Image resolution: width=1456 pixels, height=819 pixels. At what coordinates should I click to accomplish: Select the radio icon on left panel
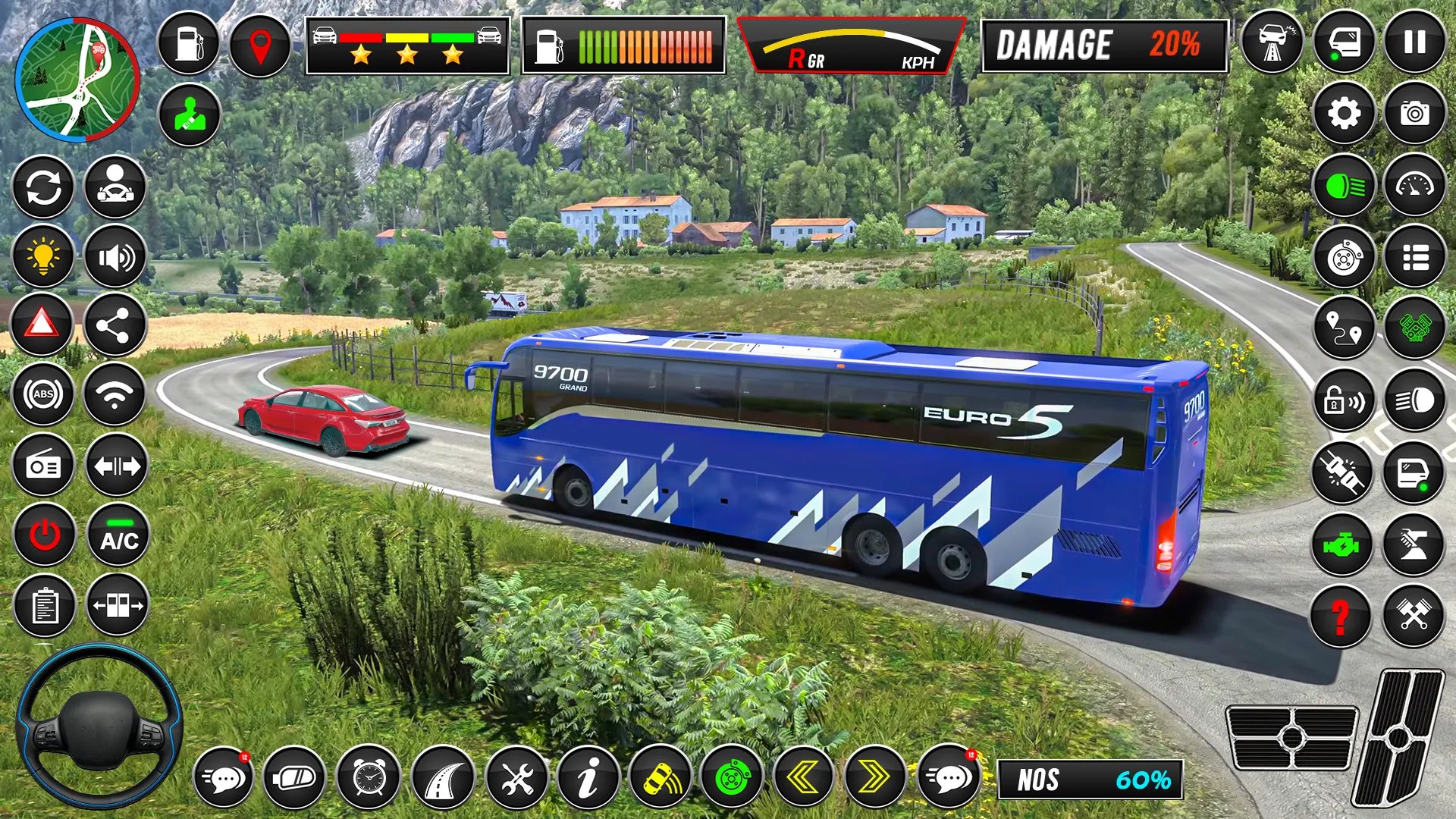pyautogui.click(x=44, y=466)
